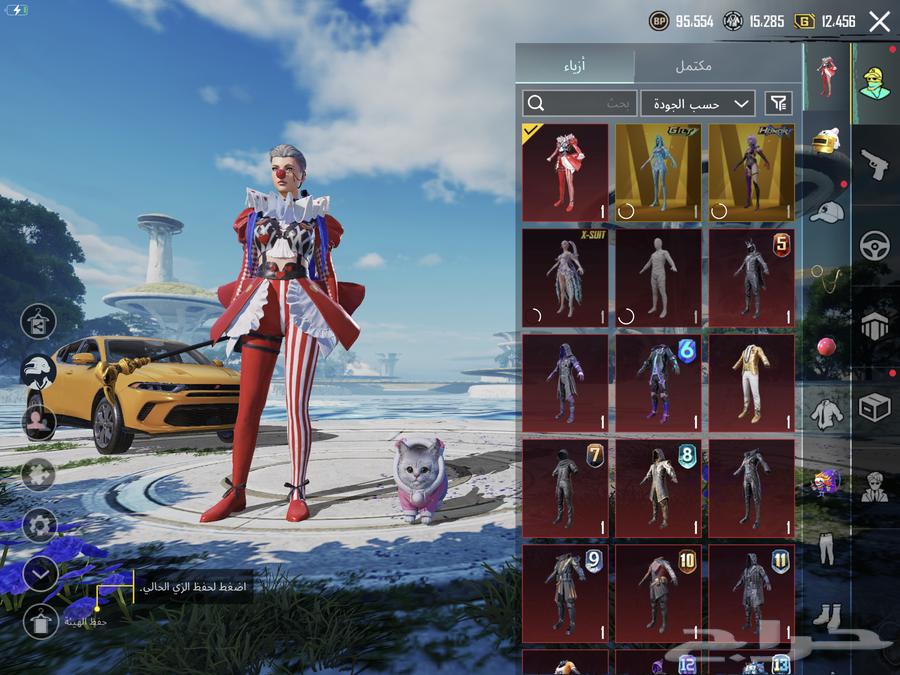Viewport: 900px width, 675px height.
Task: Collapse the side icons with the chevron button
Action: click(x=39, y=573)
